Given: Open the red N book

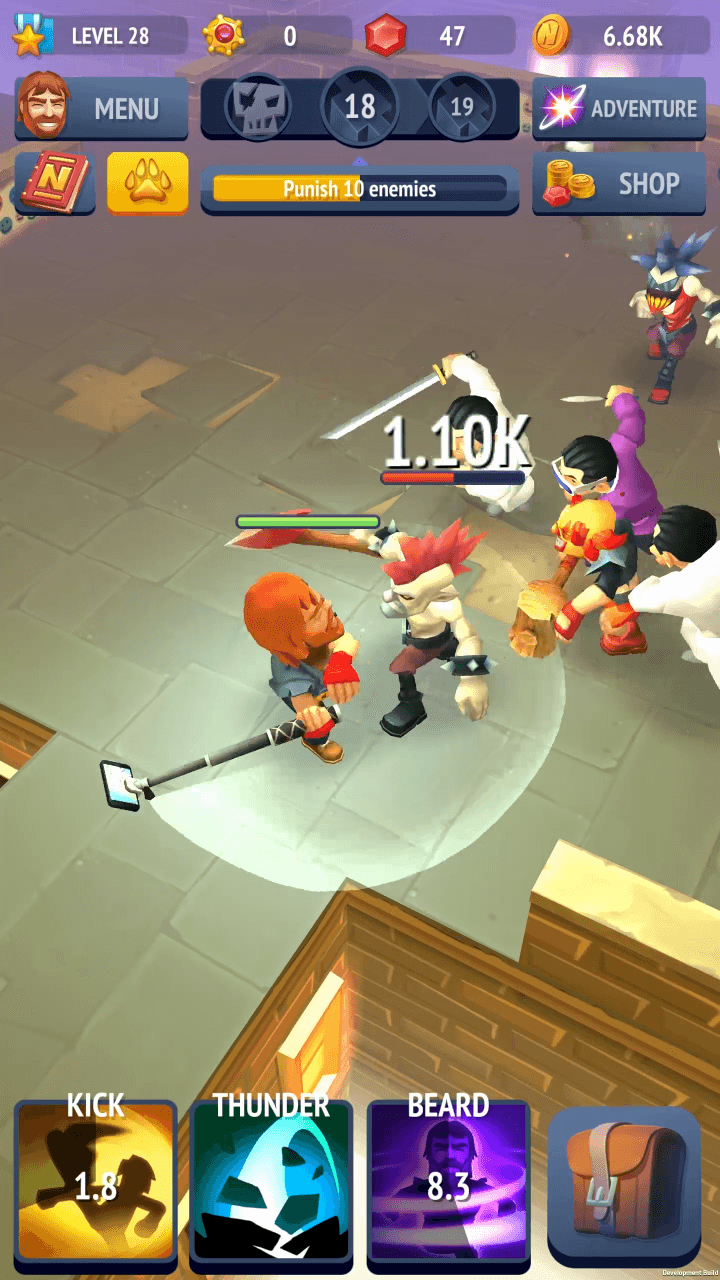Looking at the screenshot, I should [56, 184].
